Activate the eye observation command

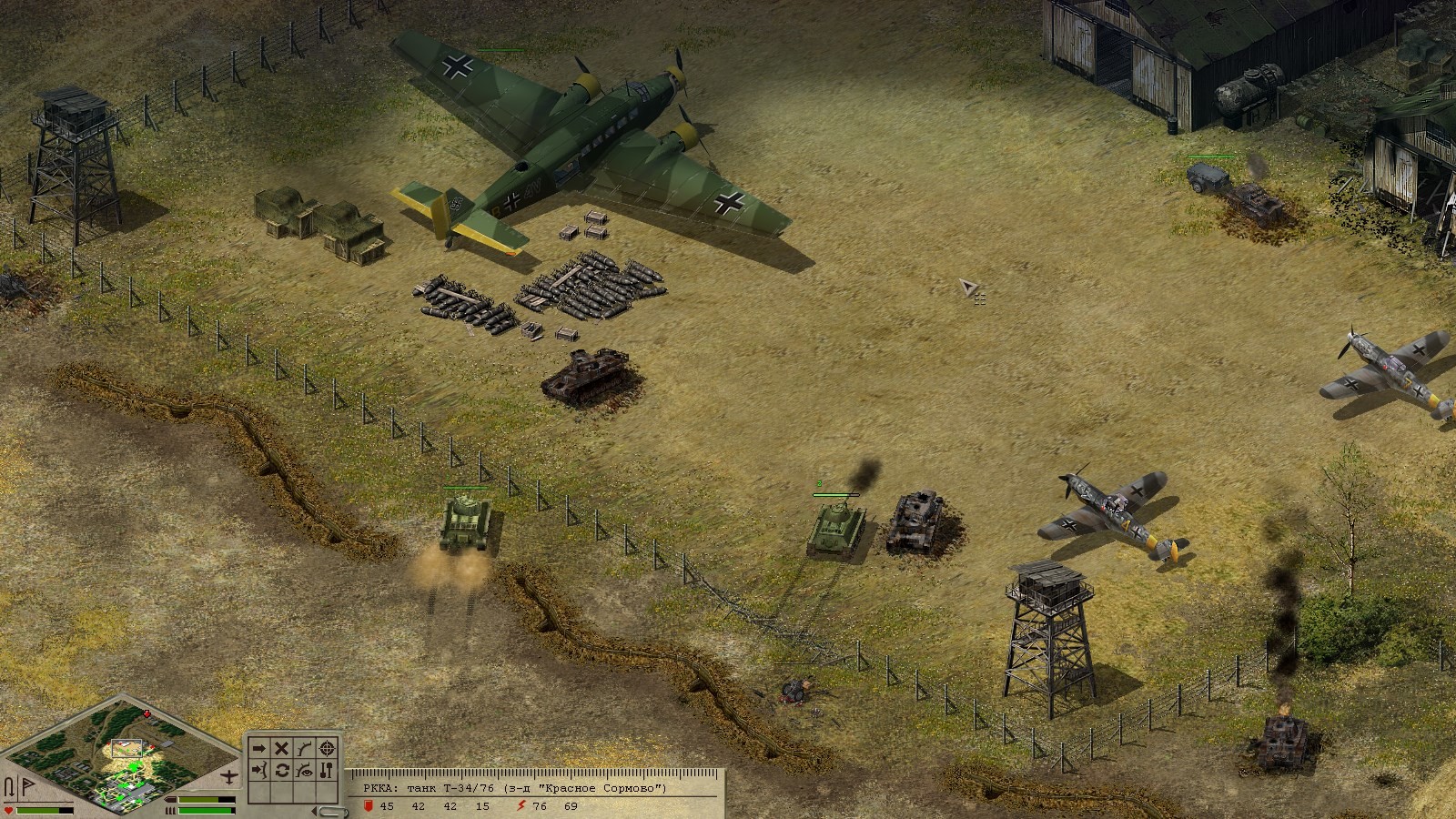(305, 771)
